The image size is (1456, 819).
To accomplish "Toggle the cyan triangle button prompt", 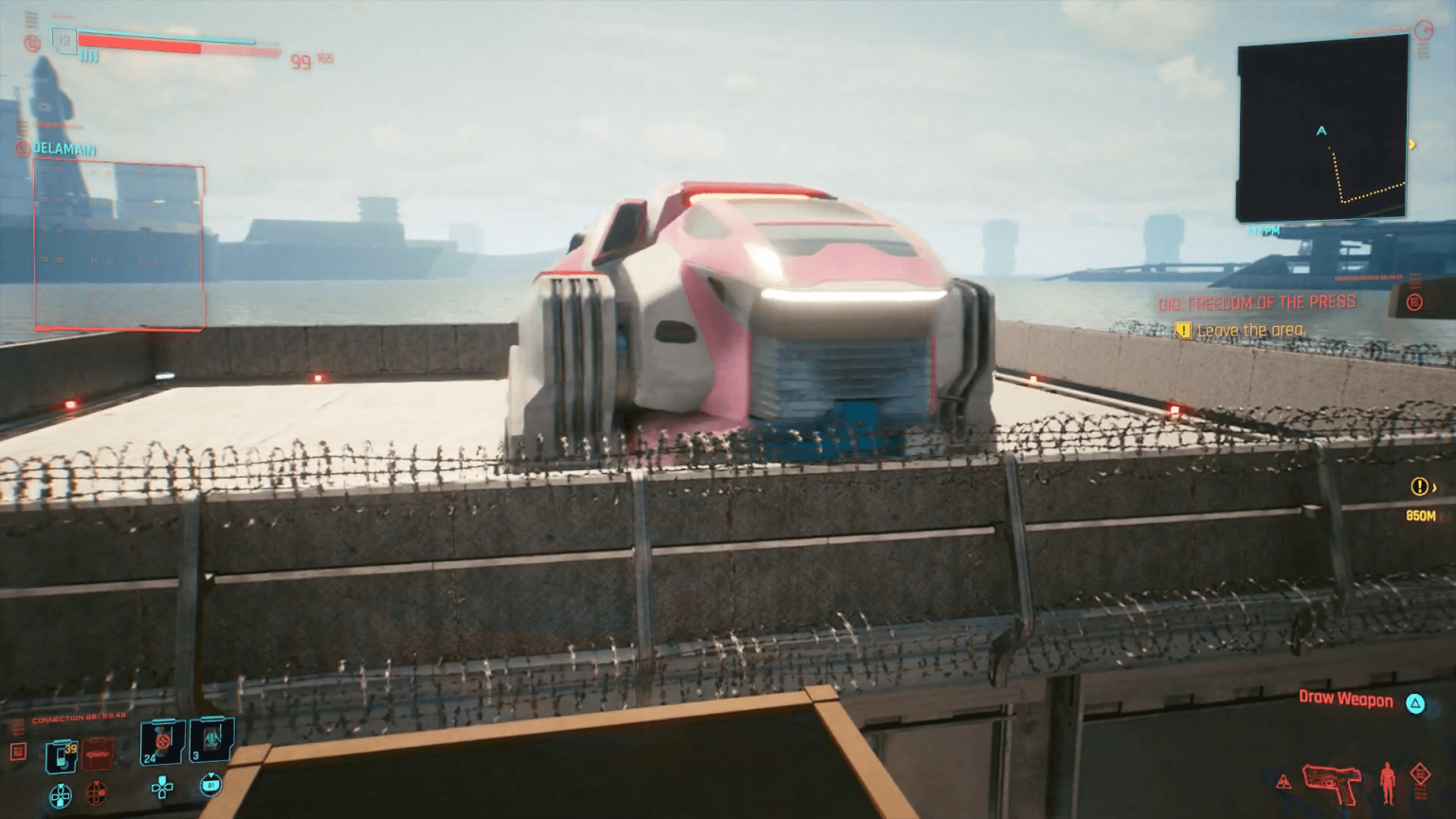I will tap(1415, 703).
